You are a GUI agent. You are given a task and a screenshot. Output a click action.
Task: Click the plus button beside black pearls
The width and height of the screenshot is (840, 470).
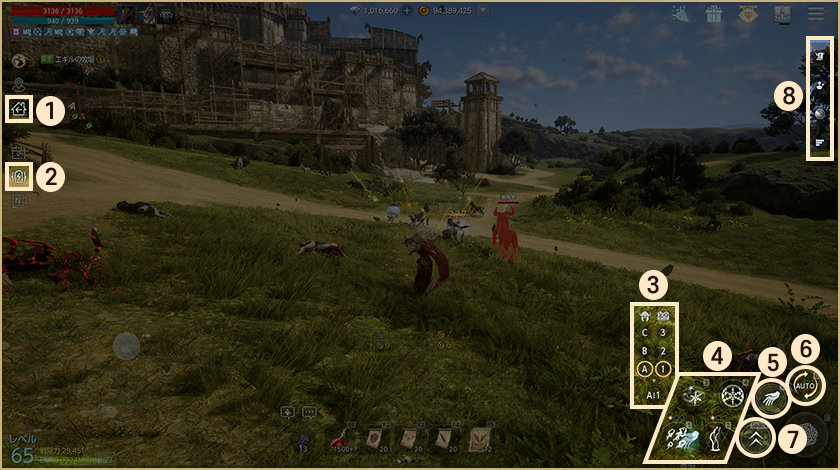pyautogui.click(x=407, y=10)
